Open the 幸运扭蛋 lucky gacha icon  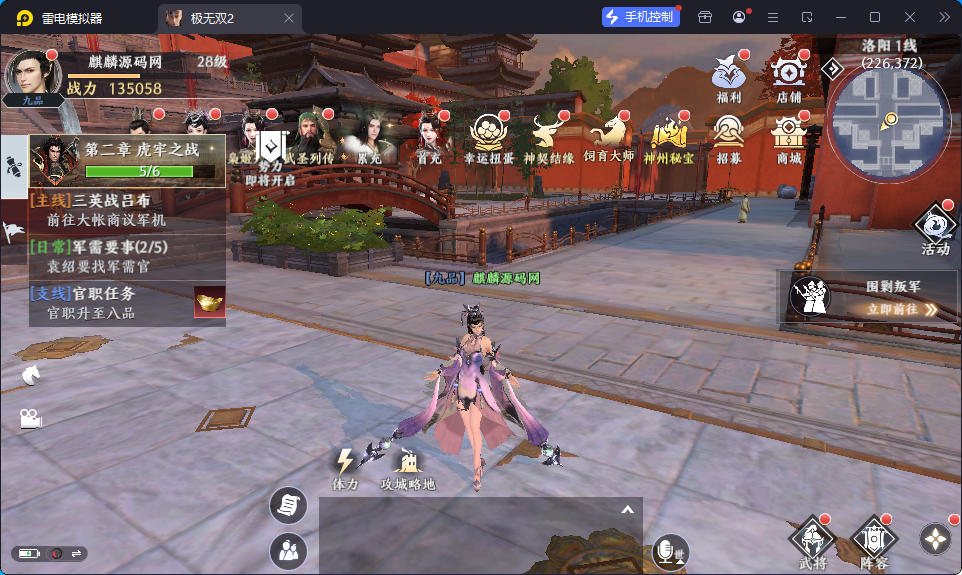(489, 134)
